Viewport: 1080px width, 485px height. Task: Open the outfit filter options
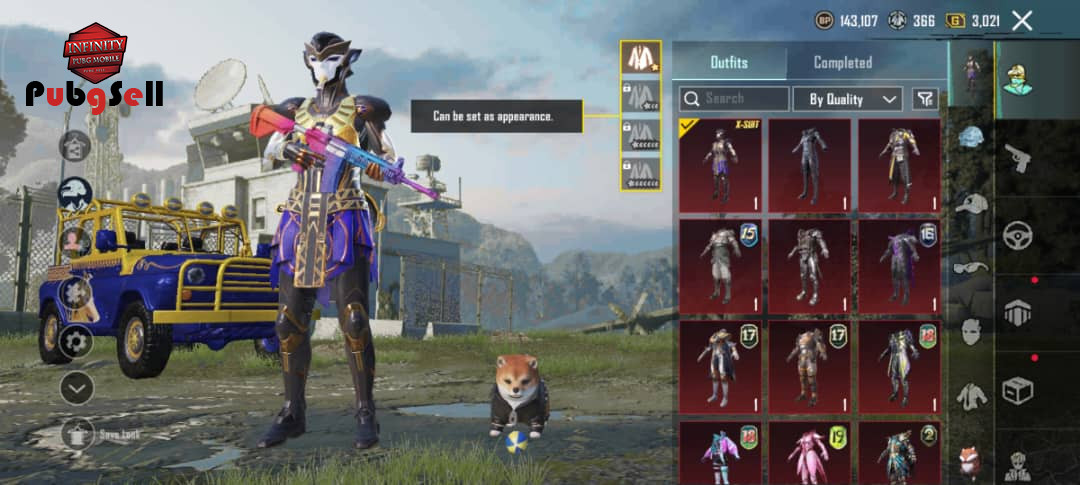926,99
